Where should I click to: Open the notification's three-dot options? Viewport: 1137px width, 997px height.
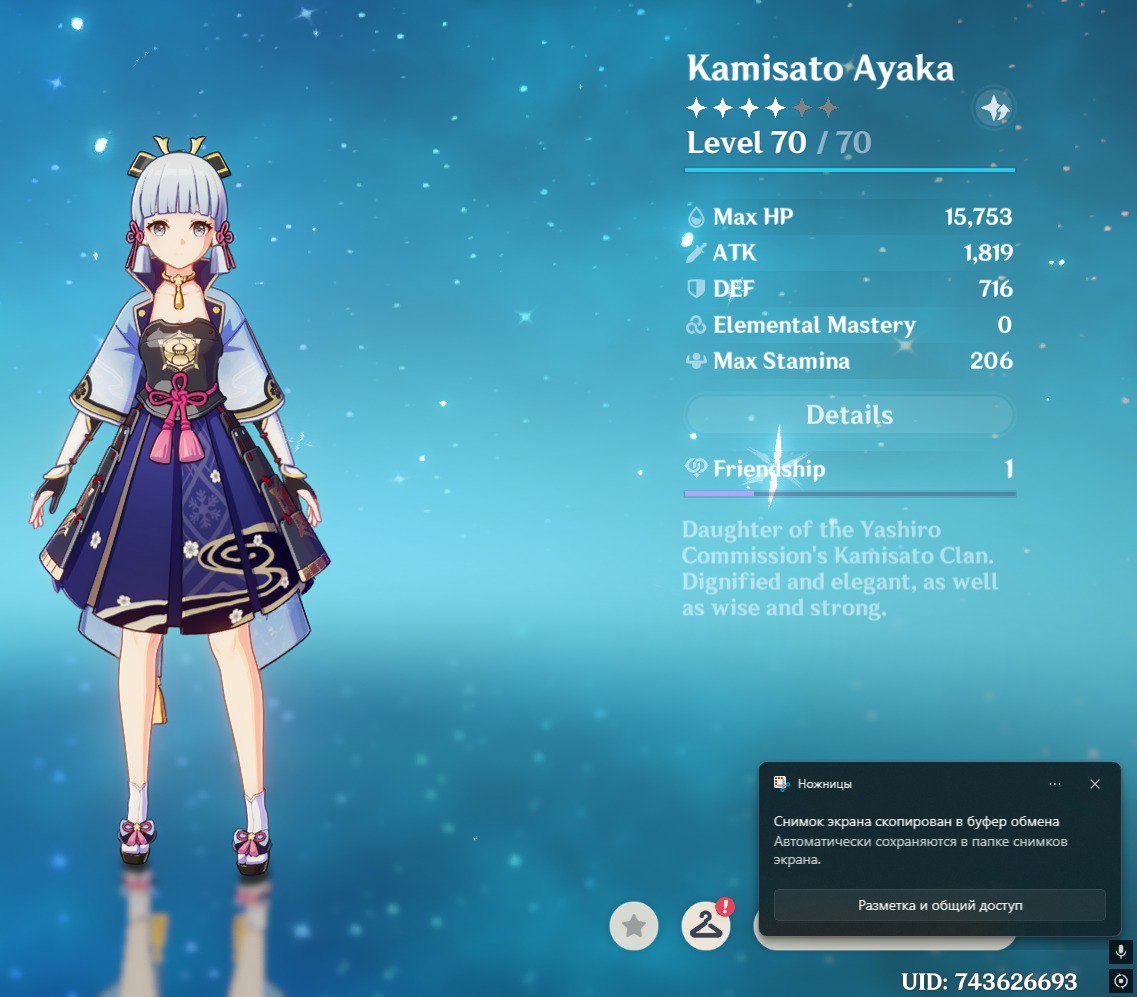click(1055, 784)
